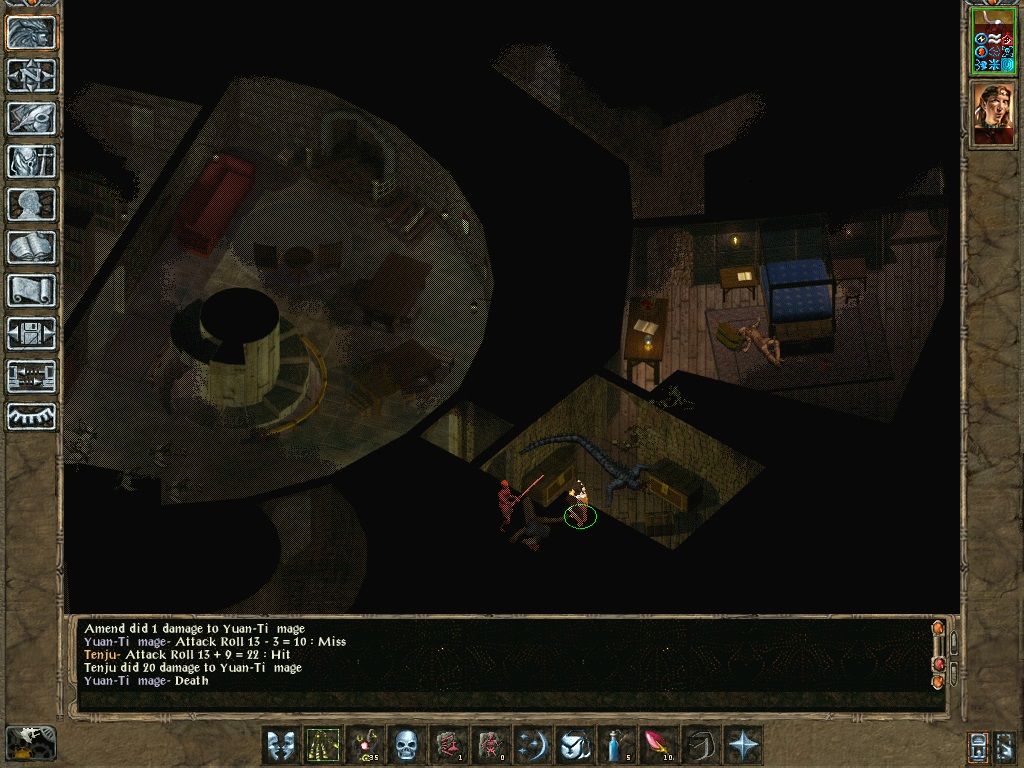This screenshot has height=768, width=1024.
Task: Click the multiplayer arrows button
Action: (31, 376)
